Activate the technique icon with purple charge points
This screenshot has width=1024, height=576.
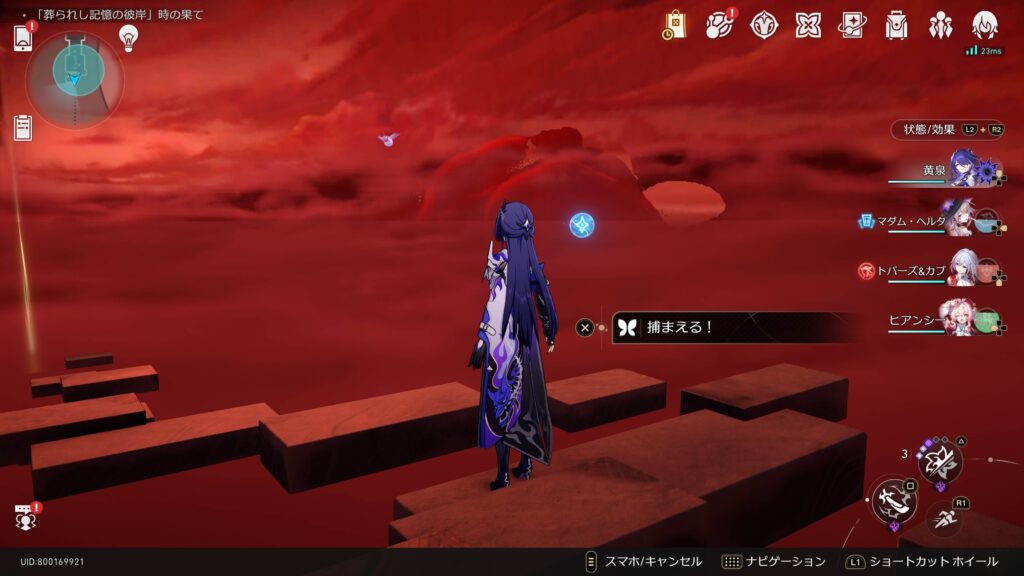(x=940, y=461)
